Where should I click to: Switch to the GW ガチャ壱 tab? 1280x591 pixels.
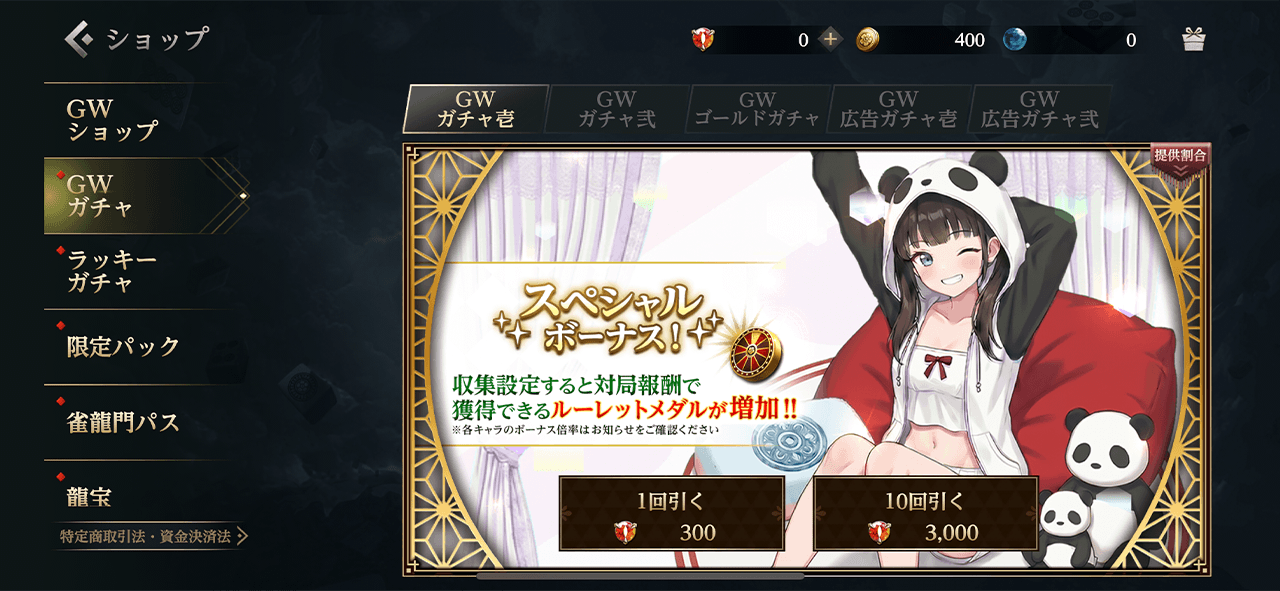[476, 109]
